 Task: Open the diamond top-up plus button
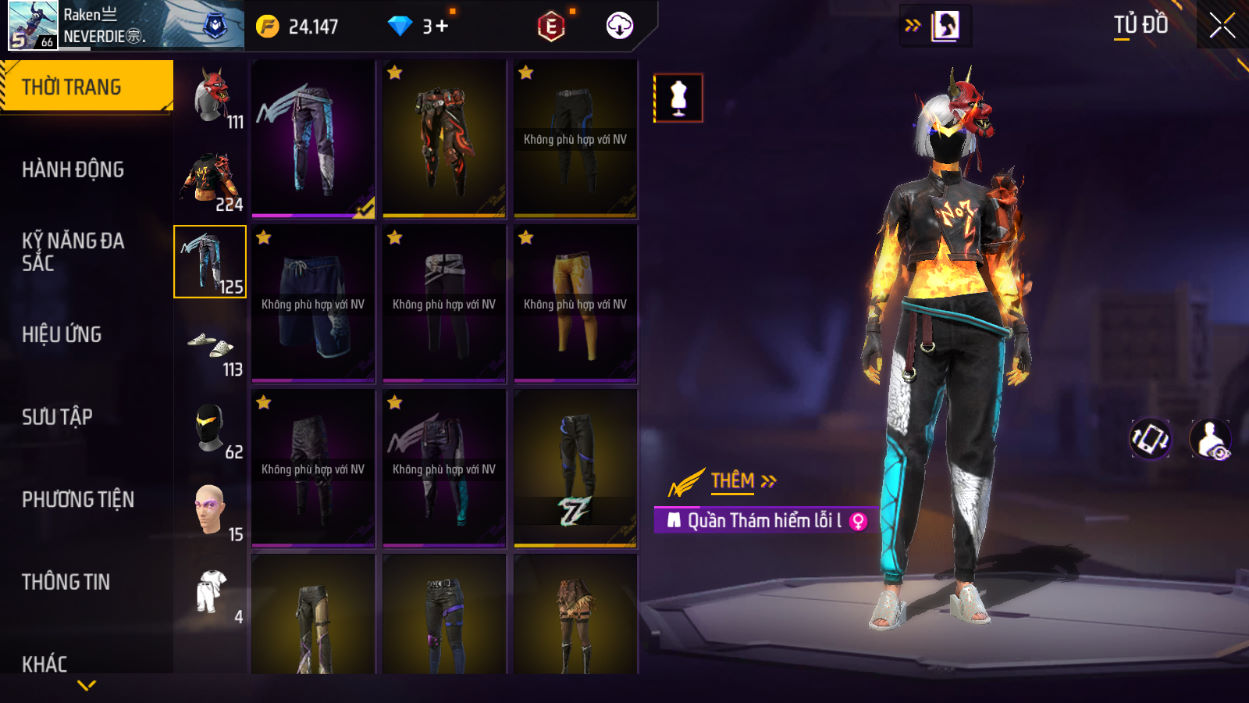442,27
